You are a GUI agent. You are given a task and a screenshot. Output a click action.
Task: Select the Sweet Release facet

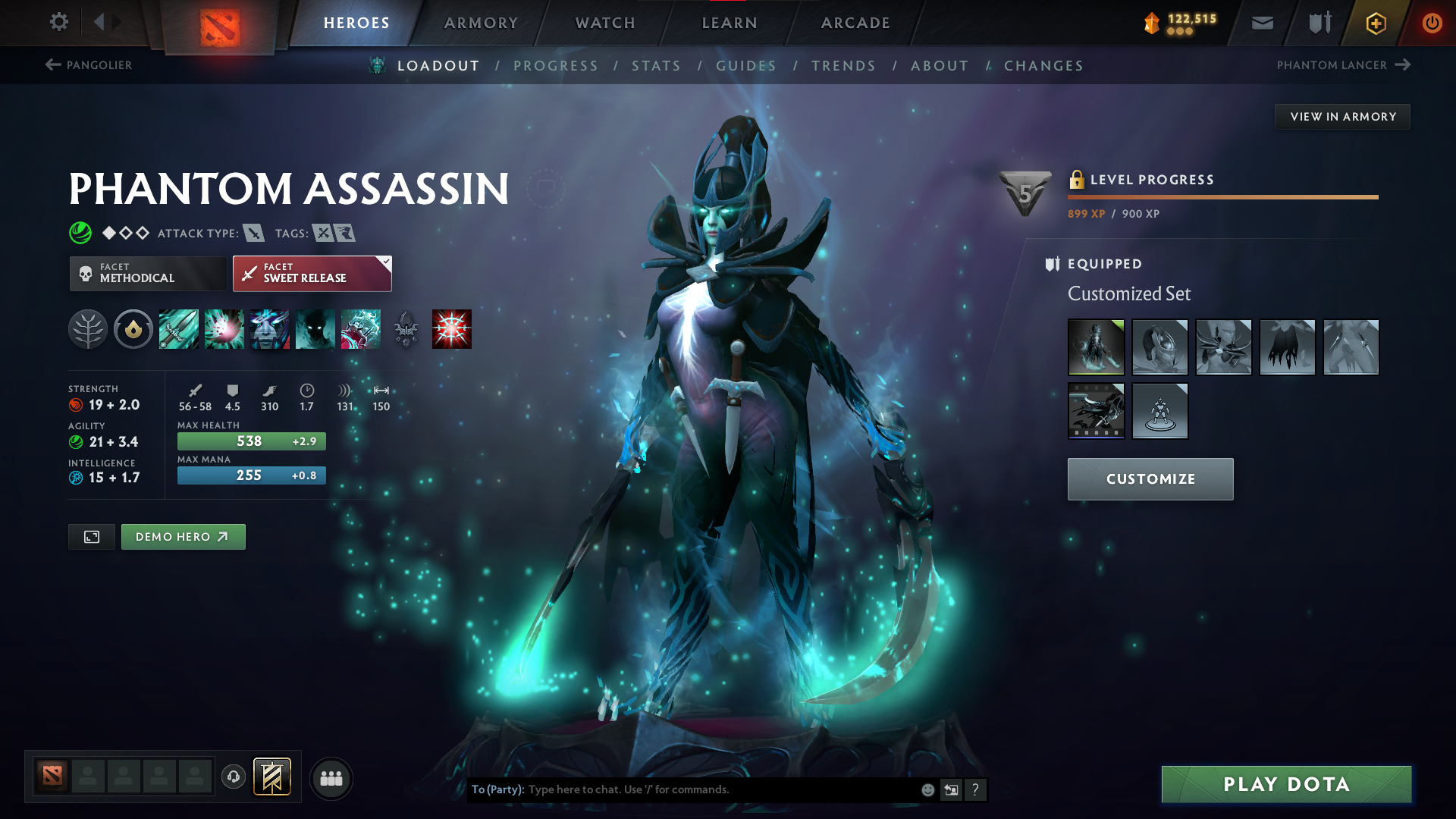pos(312,273)
